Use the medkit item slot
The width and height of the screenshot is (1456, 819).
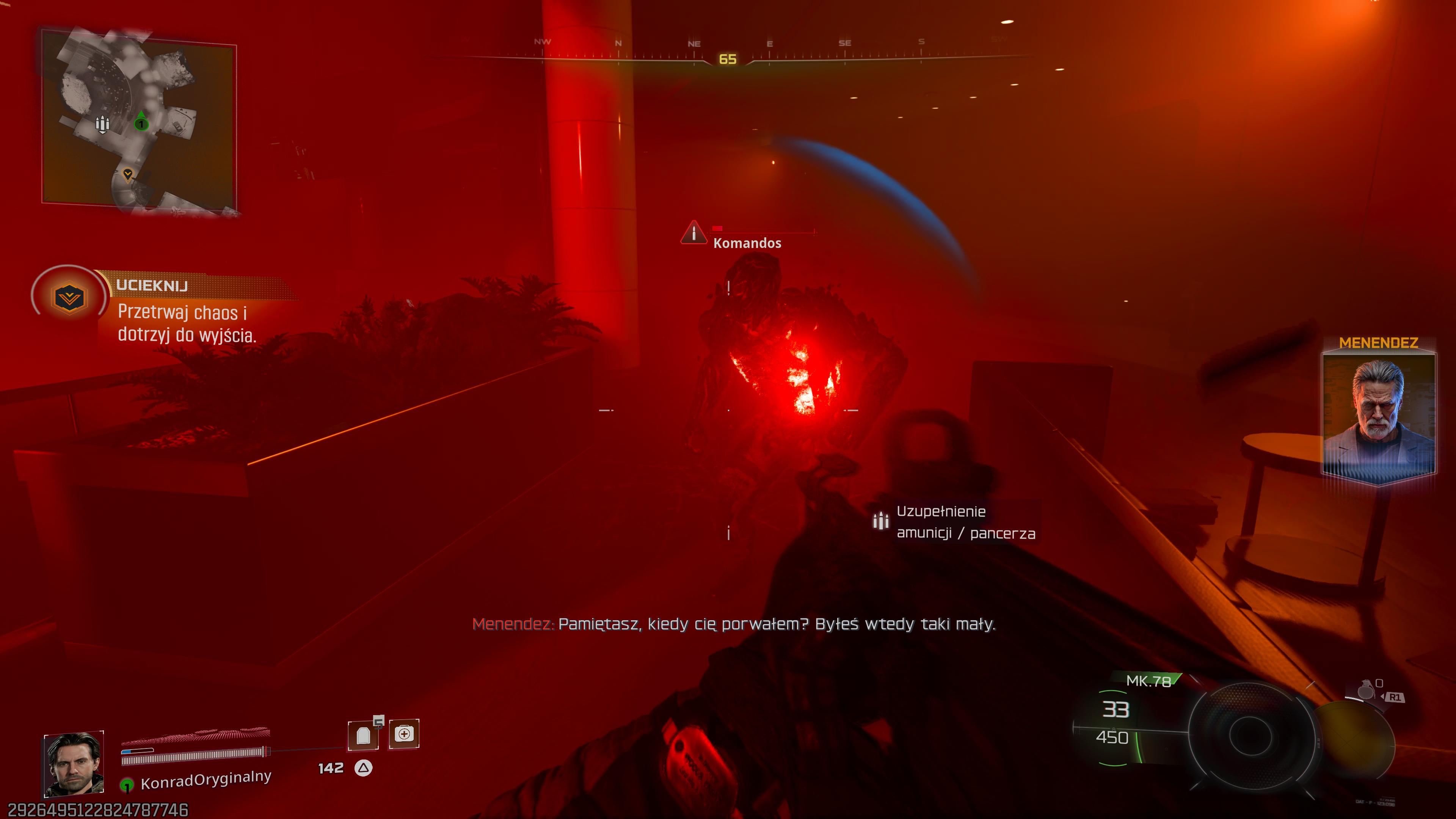click(x=404, y=734)
